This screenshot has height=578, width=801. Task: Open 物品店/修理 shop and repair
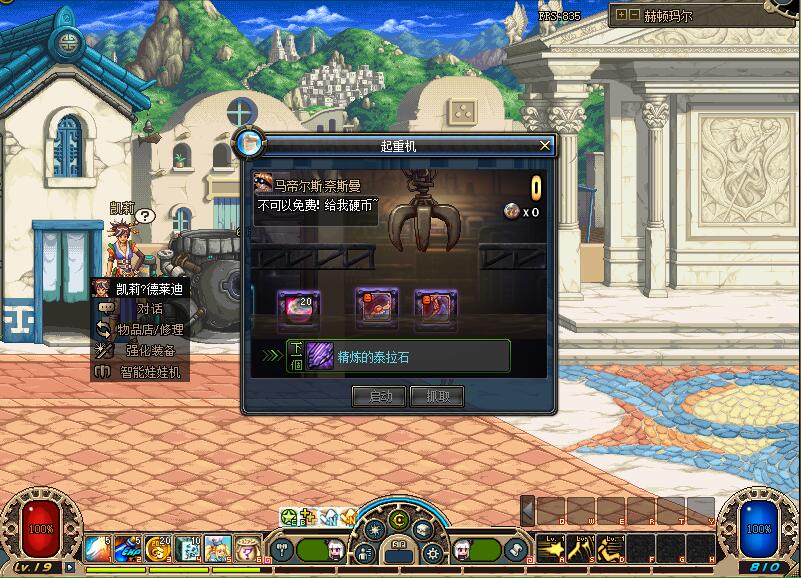149,330
